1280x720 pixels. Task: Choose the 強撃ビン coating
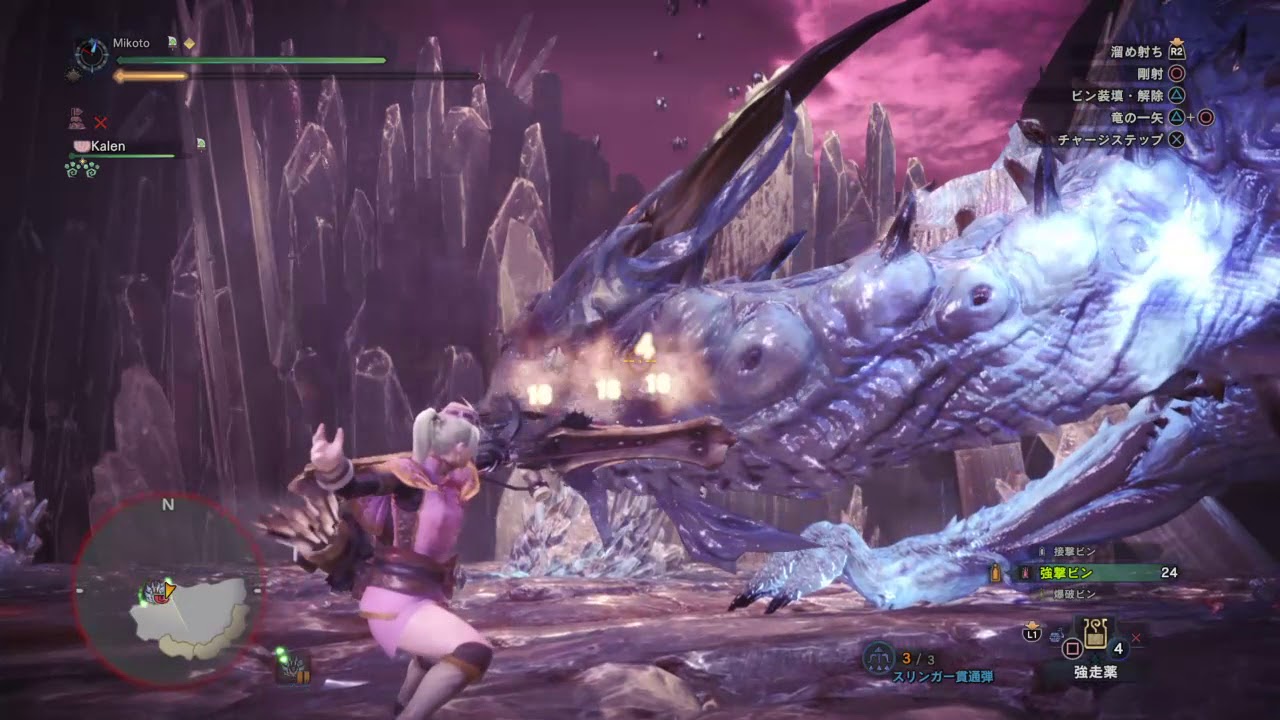point(1065,573)
